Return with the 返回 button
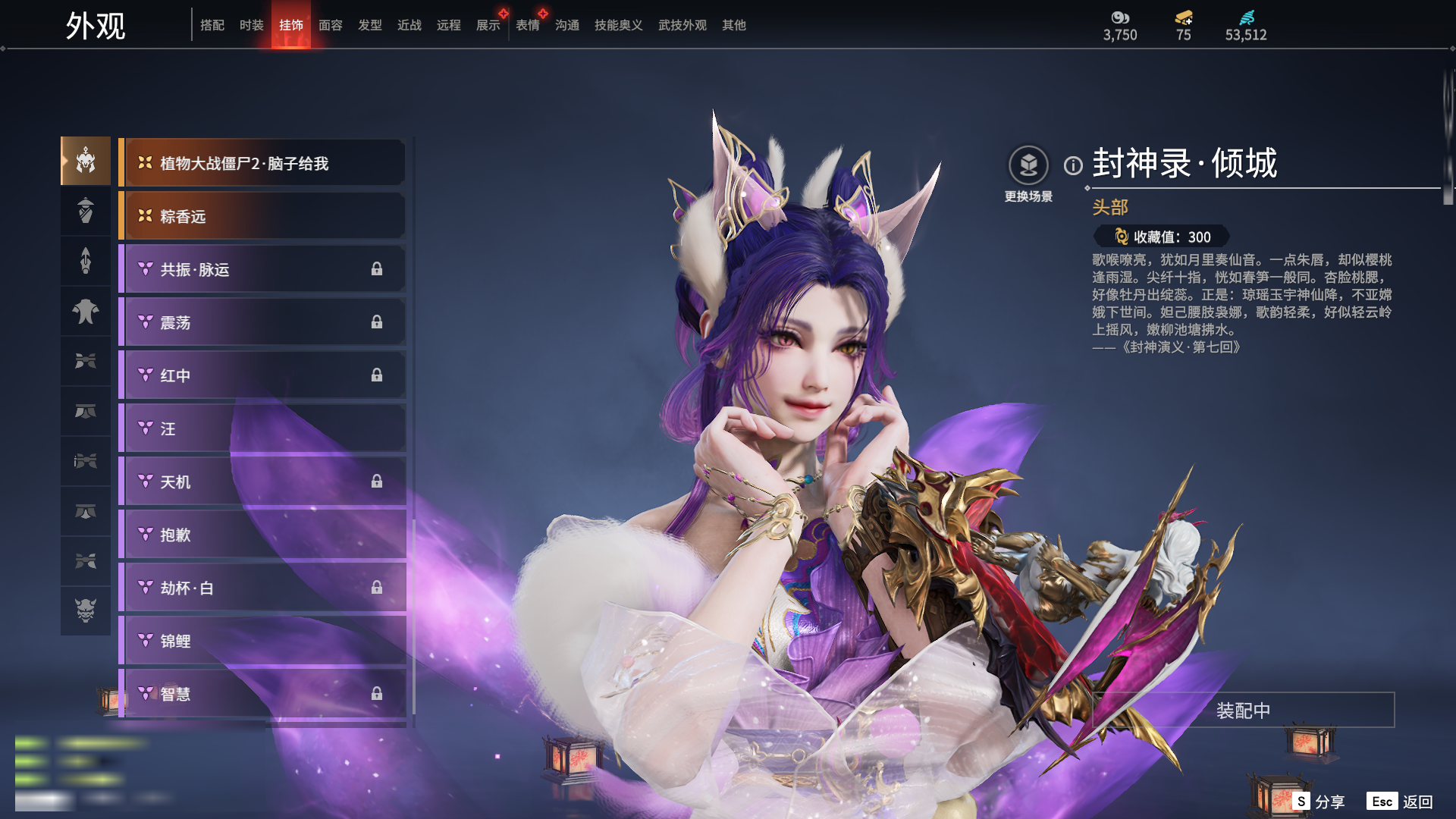Screen dimensions: 1456x819 click(x=1400, y=802)
